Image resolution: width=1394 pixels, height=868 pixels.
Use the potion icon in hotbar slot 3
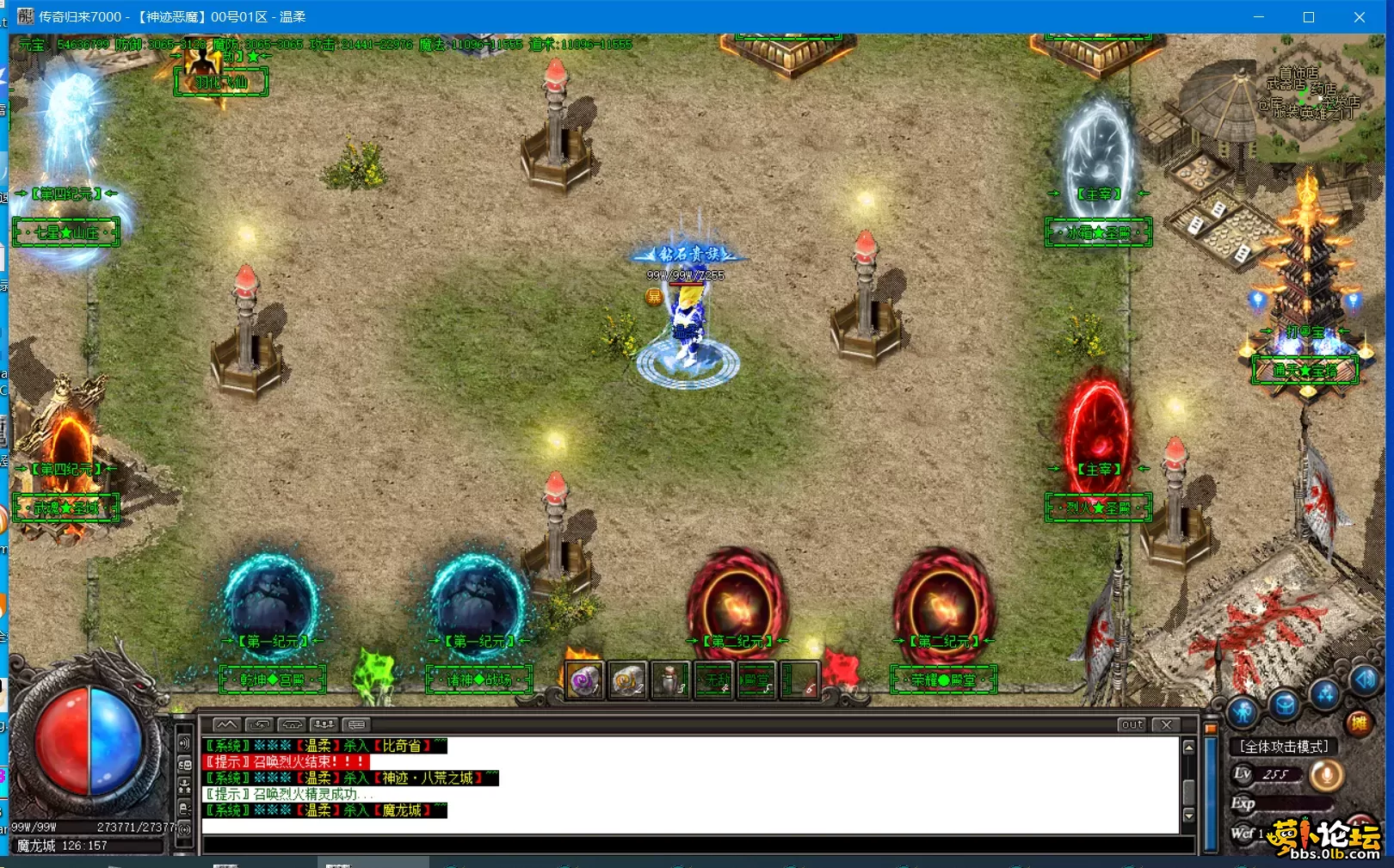pos(667,680)
